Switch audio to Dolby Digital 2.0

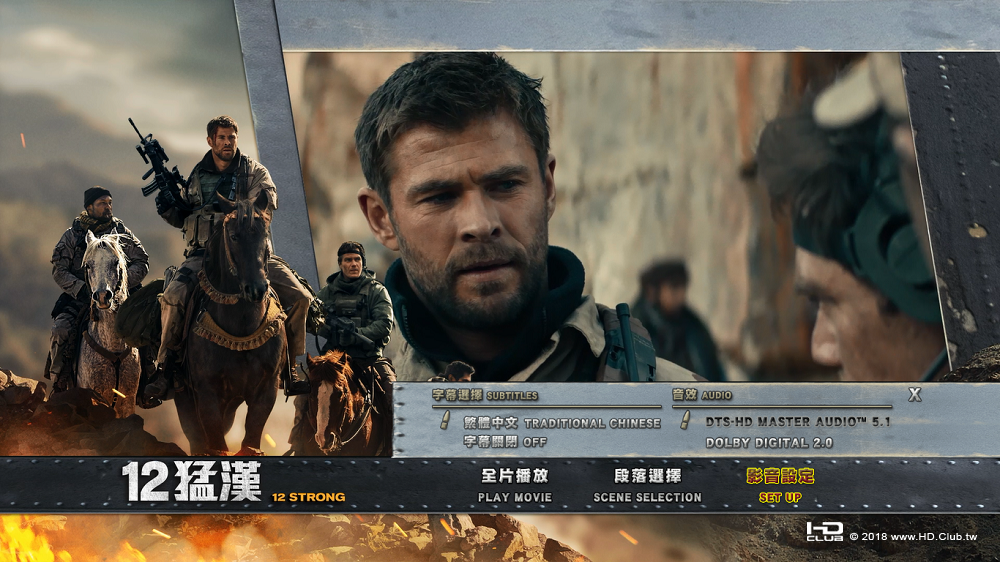[769, 442]
